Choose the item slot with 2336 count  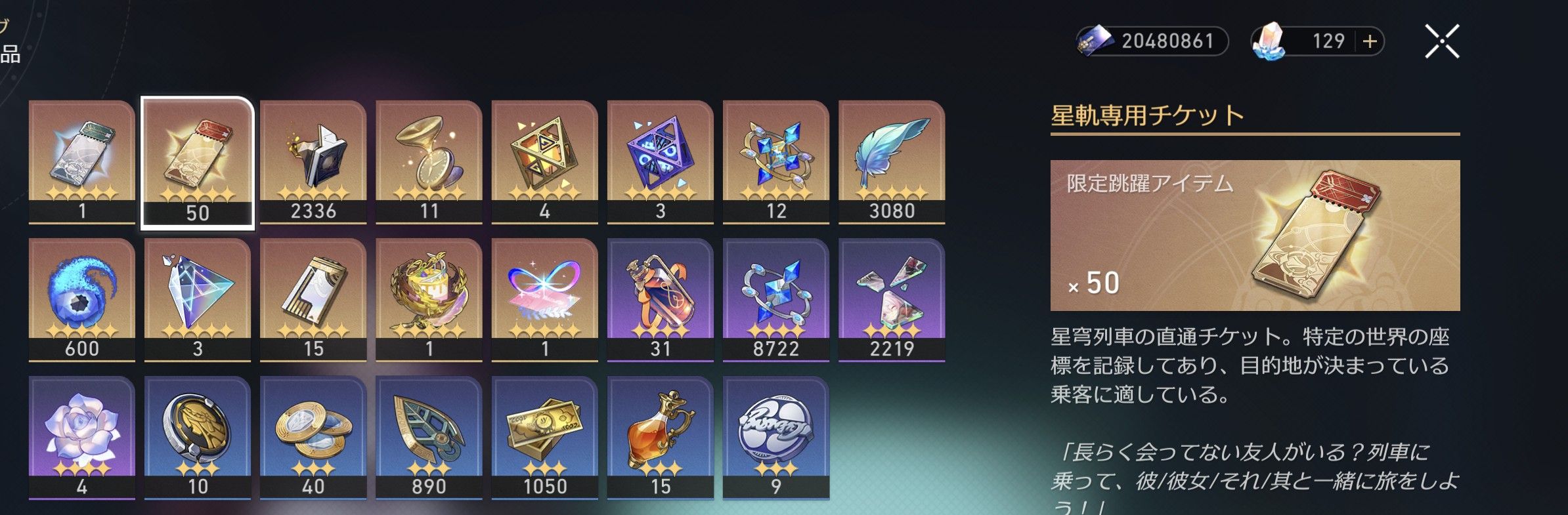pyautogui.click(x=313, y=161)
